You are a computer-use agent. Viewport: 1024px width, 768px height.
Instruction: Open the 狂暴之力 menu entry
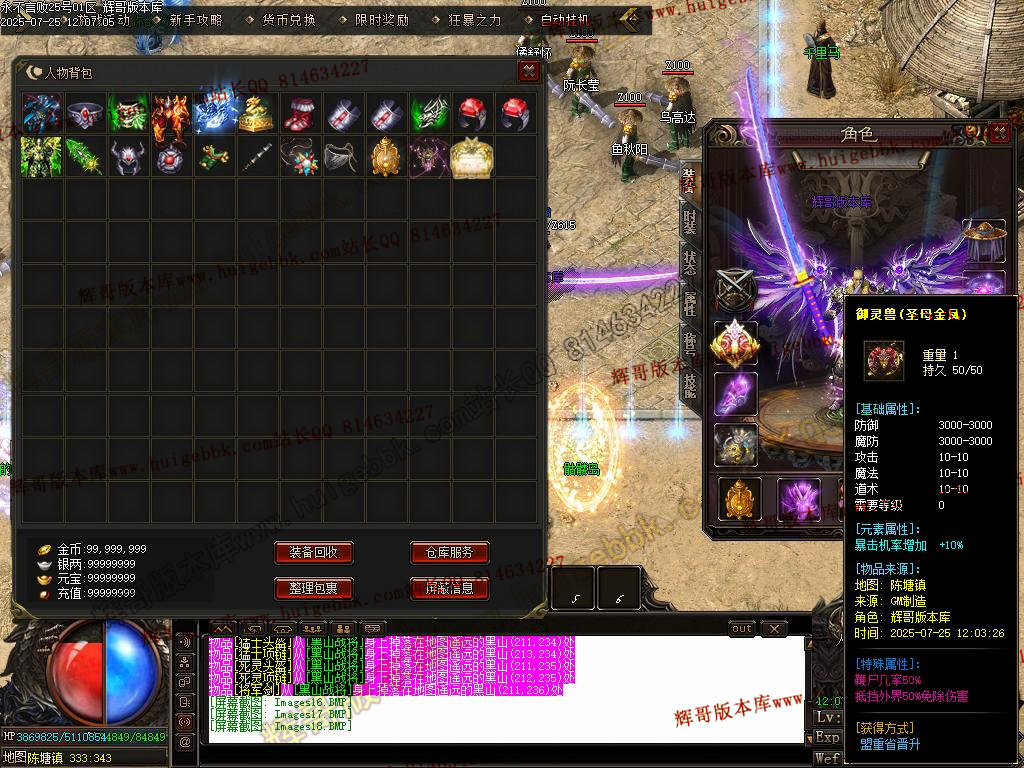474,20
